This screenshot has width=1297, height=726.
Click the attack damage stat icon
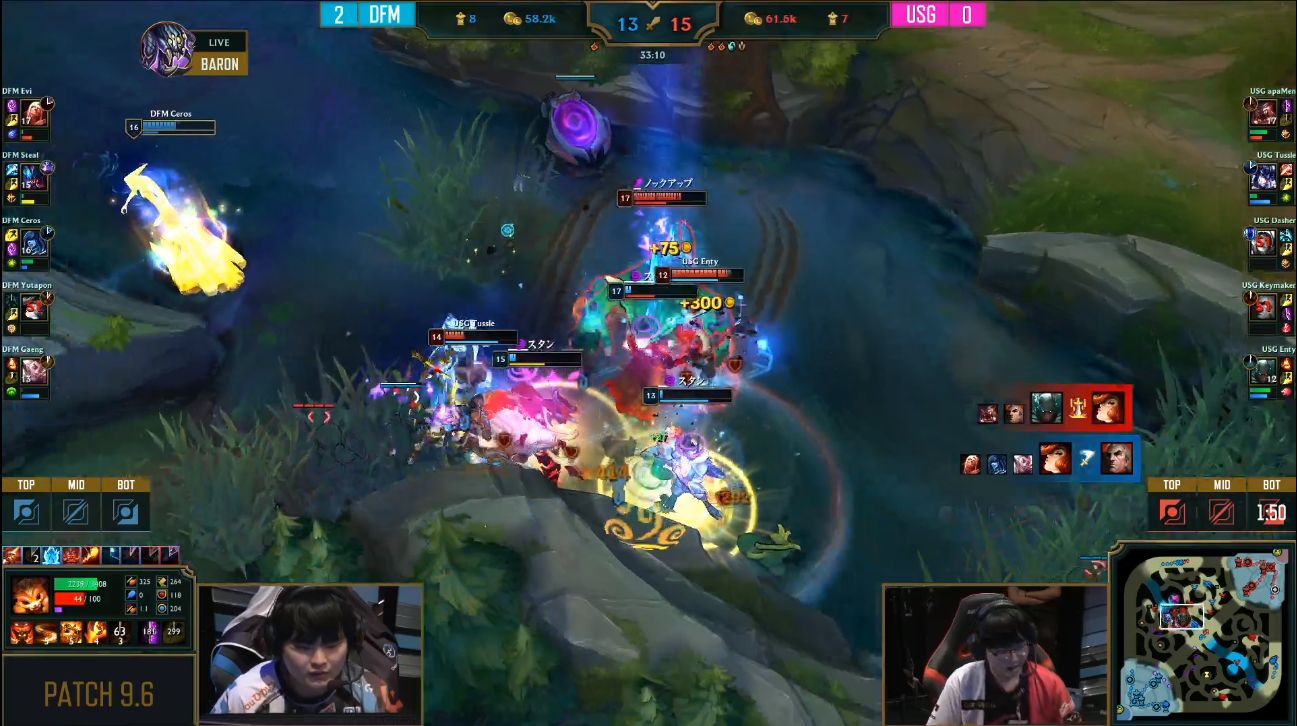(x=131, y=582)
